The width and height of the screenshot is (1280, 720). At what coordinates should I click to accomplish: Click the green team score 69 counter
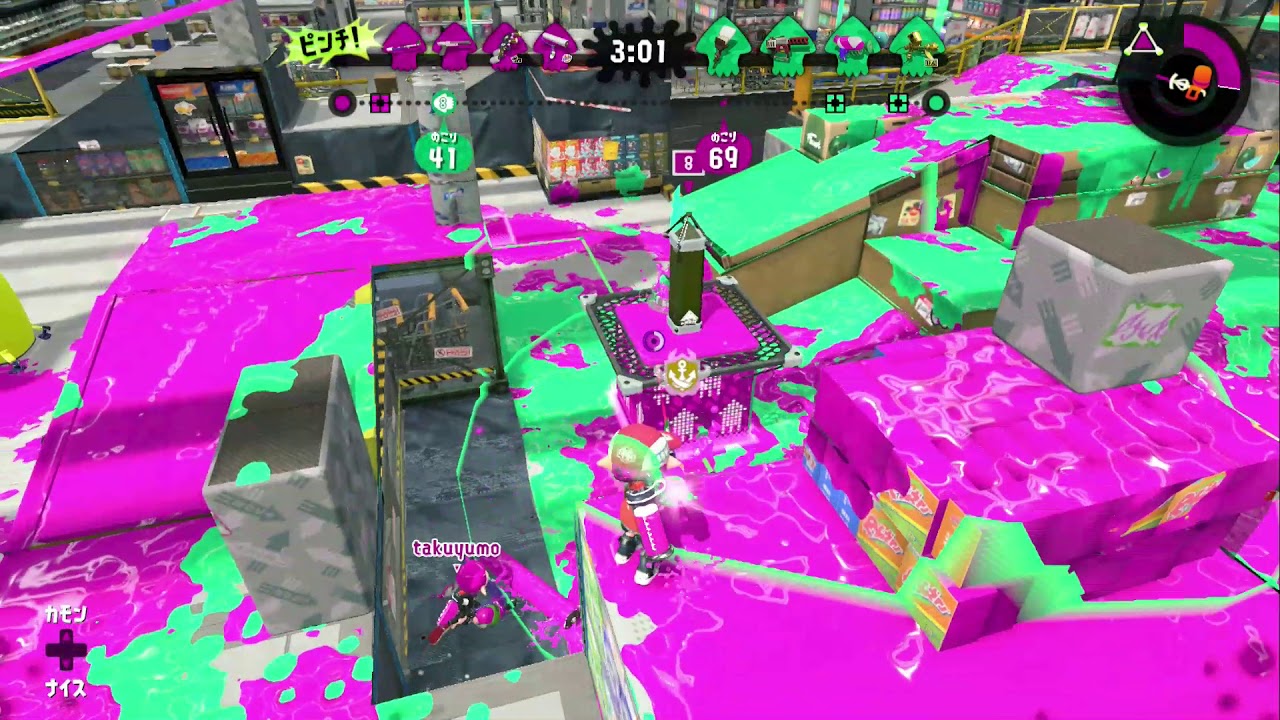pyautogui.click(x=724, y=157)
